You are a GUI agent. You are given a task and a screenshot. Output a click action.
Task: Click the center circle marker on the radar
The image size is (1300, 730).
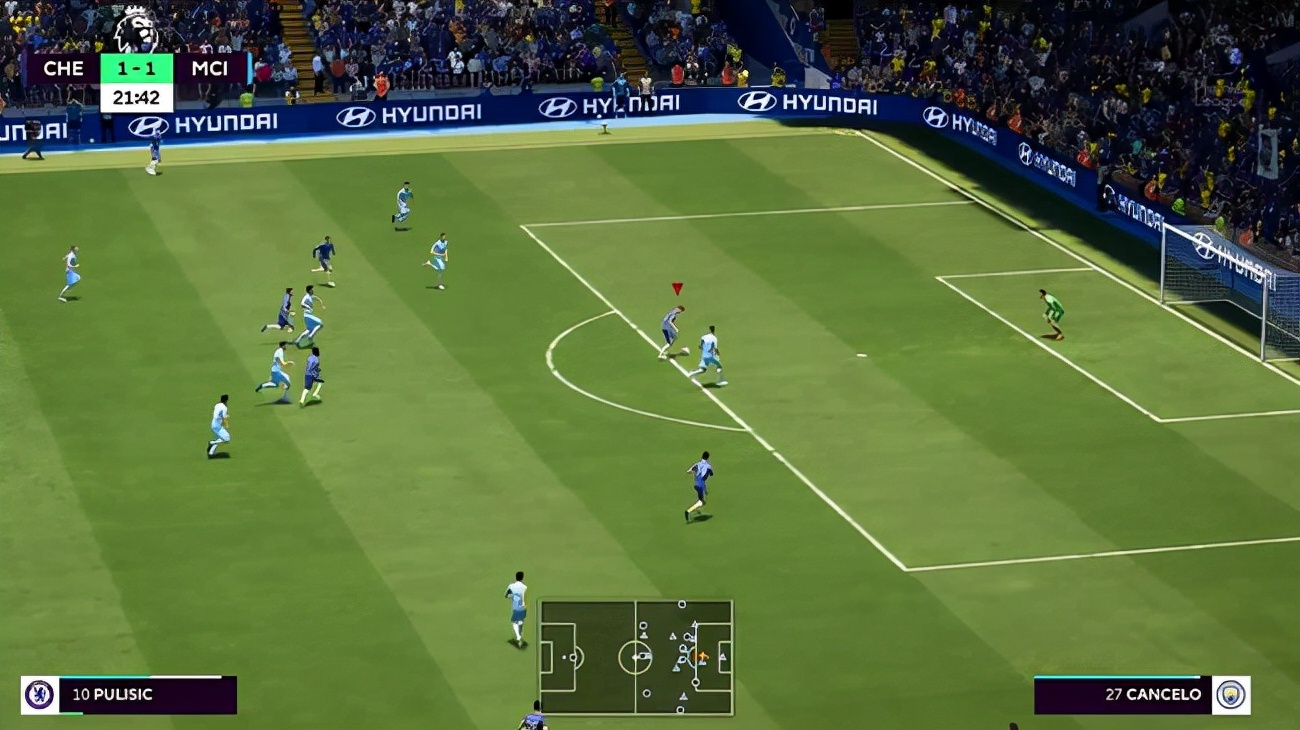point(636,657)
